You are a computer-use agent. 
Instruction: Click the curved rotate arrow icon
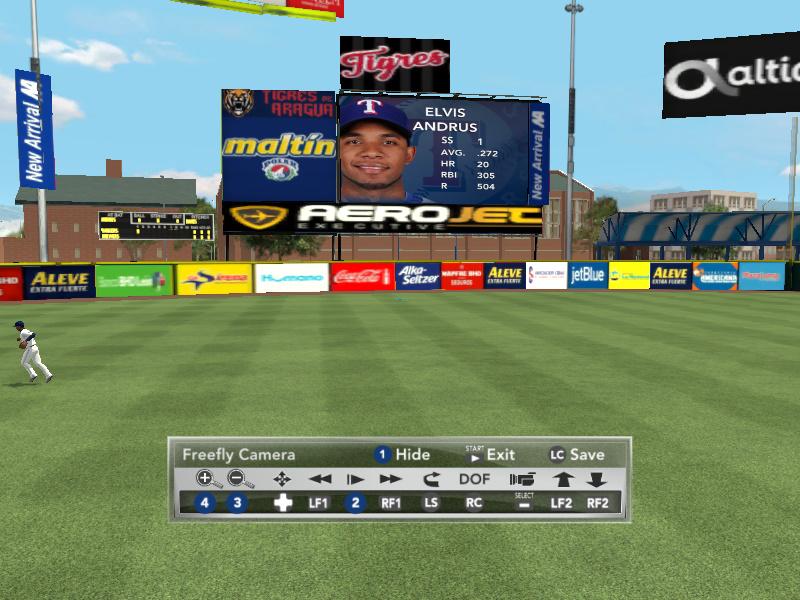(432, 479)
